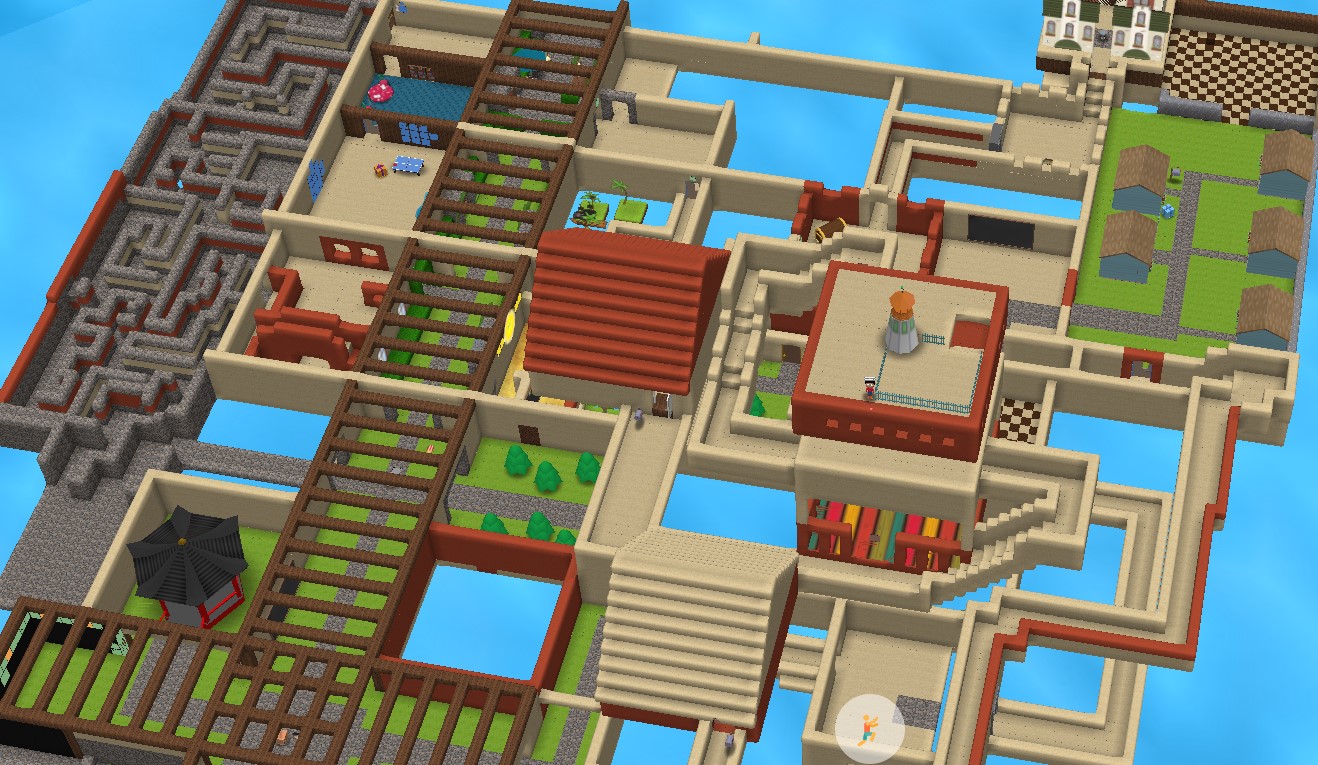
Task: Click the character standing by the rooftop fence
Action: [x=869, y=388]
